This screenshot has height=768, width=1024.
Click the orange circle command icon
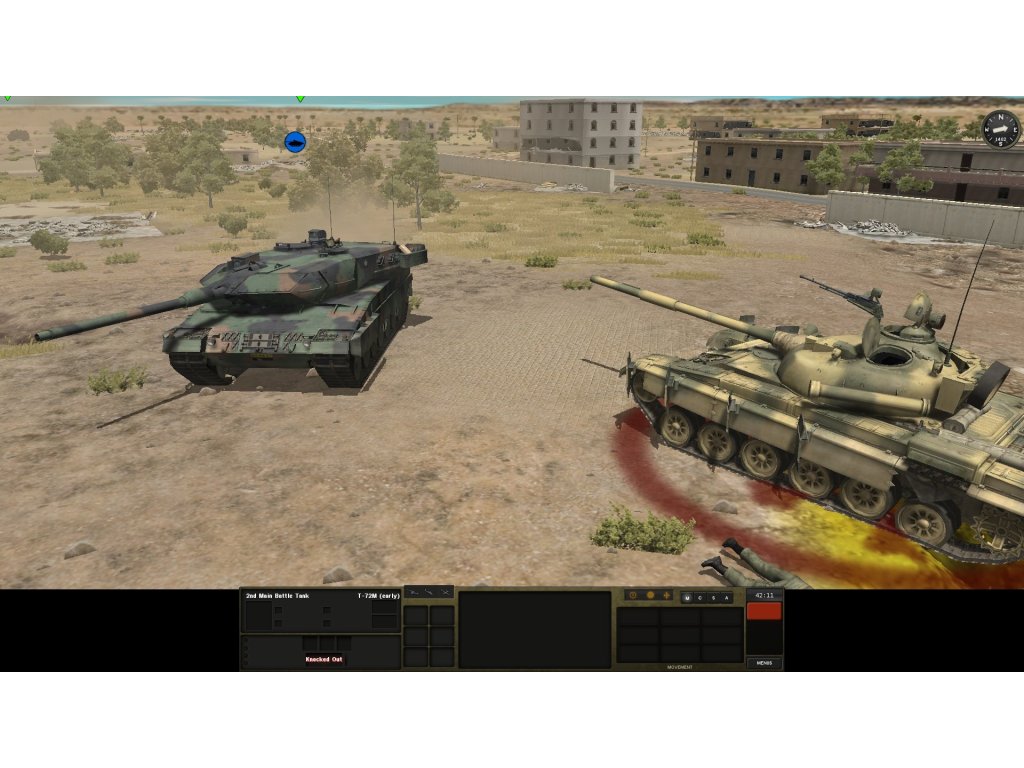pos(650,595)
